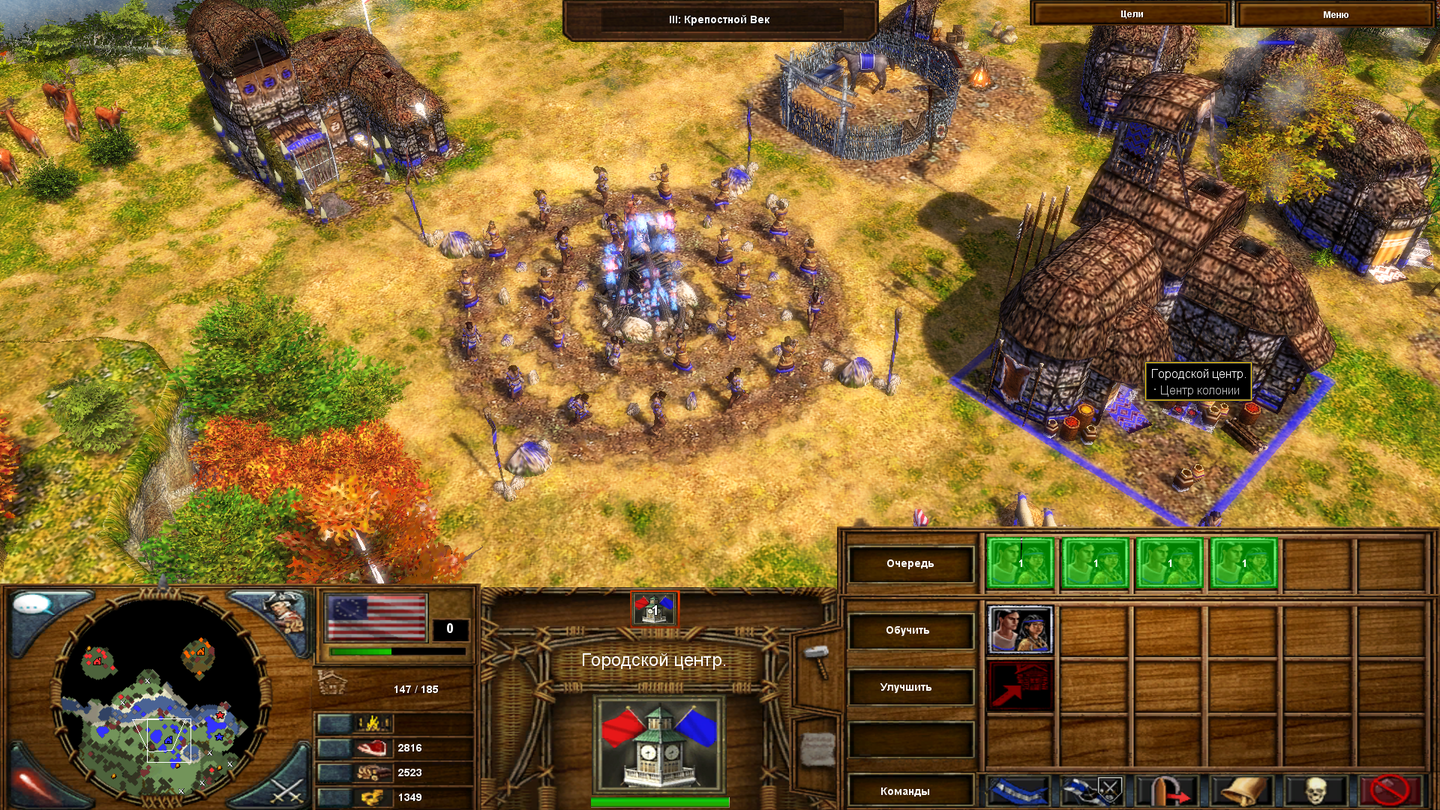Set the military rally point with swords shield
Screen dimensions: 1440x810
click(x=1093, y=790)
